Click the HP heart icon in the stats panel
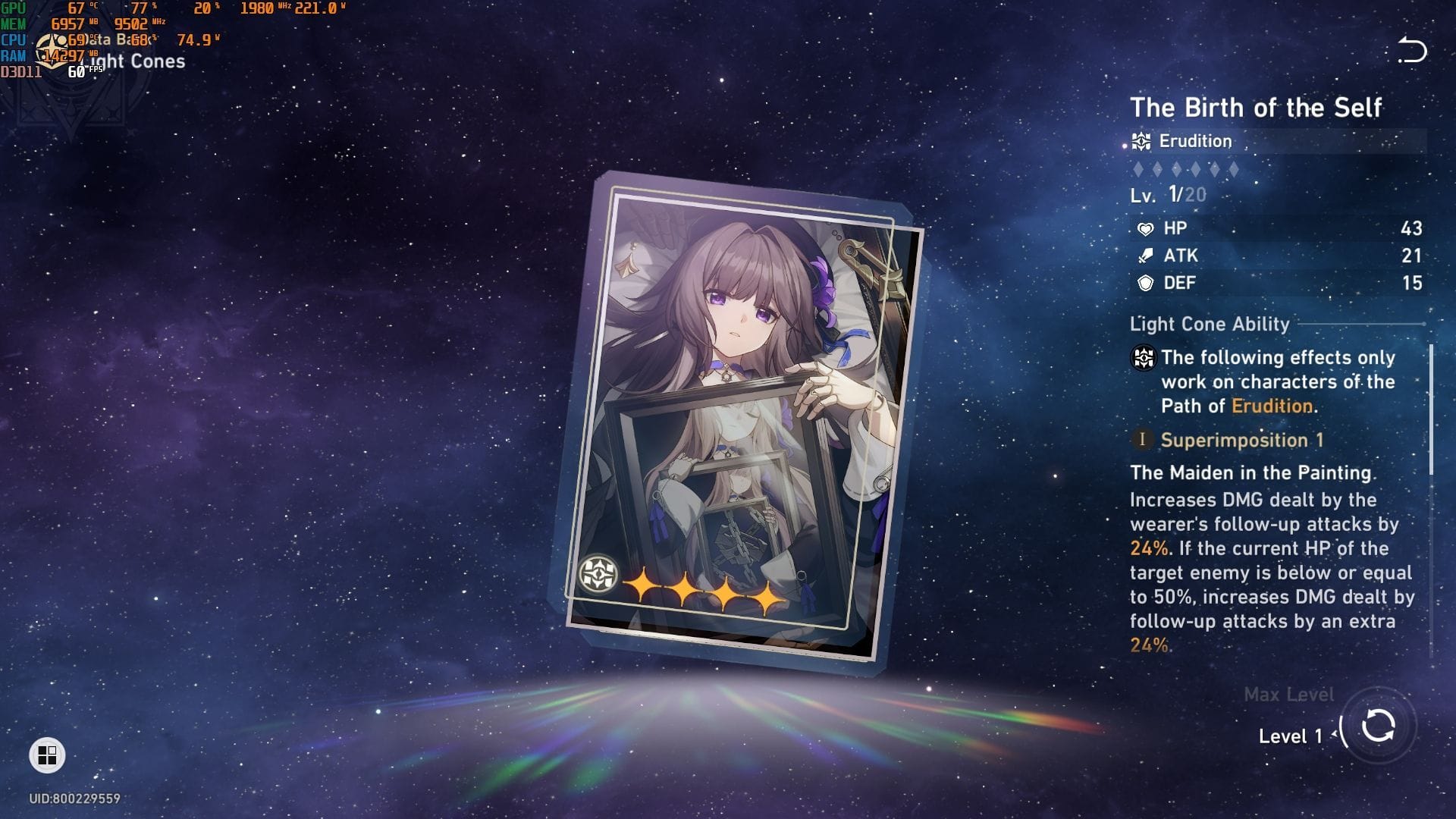 (x=1145, y=227)
